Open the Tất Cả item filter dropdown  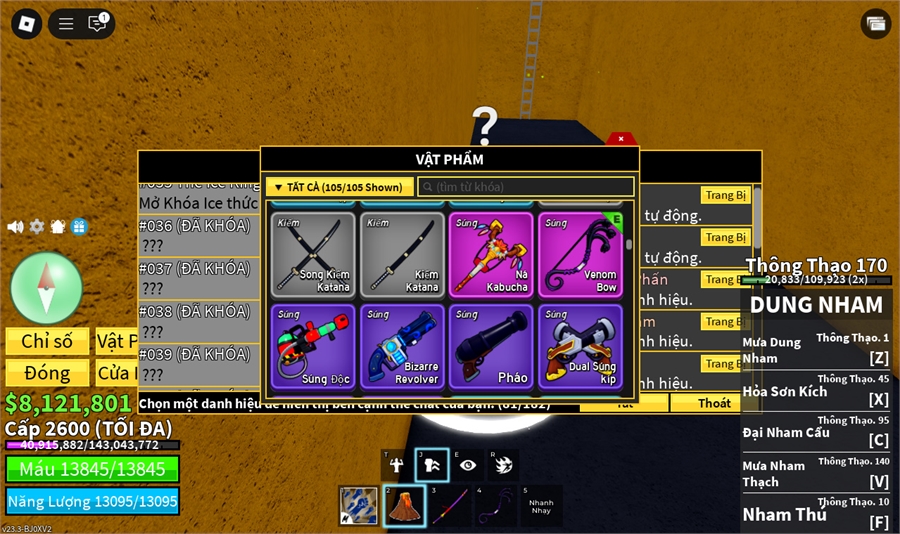[339, 187]
